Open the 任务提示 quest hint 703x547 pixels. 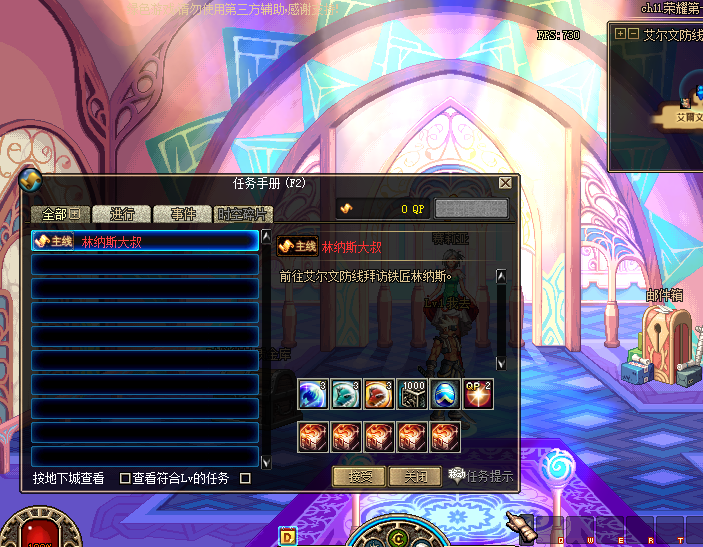[481, 476]
